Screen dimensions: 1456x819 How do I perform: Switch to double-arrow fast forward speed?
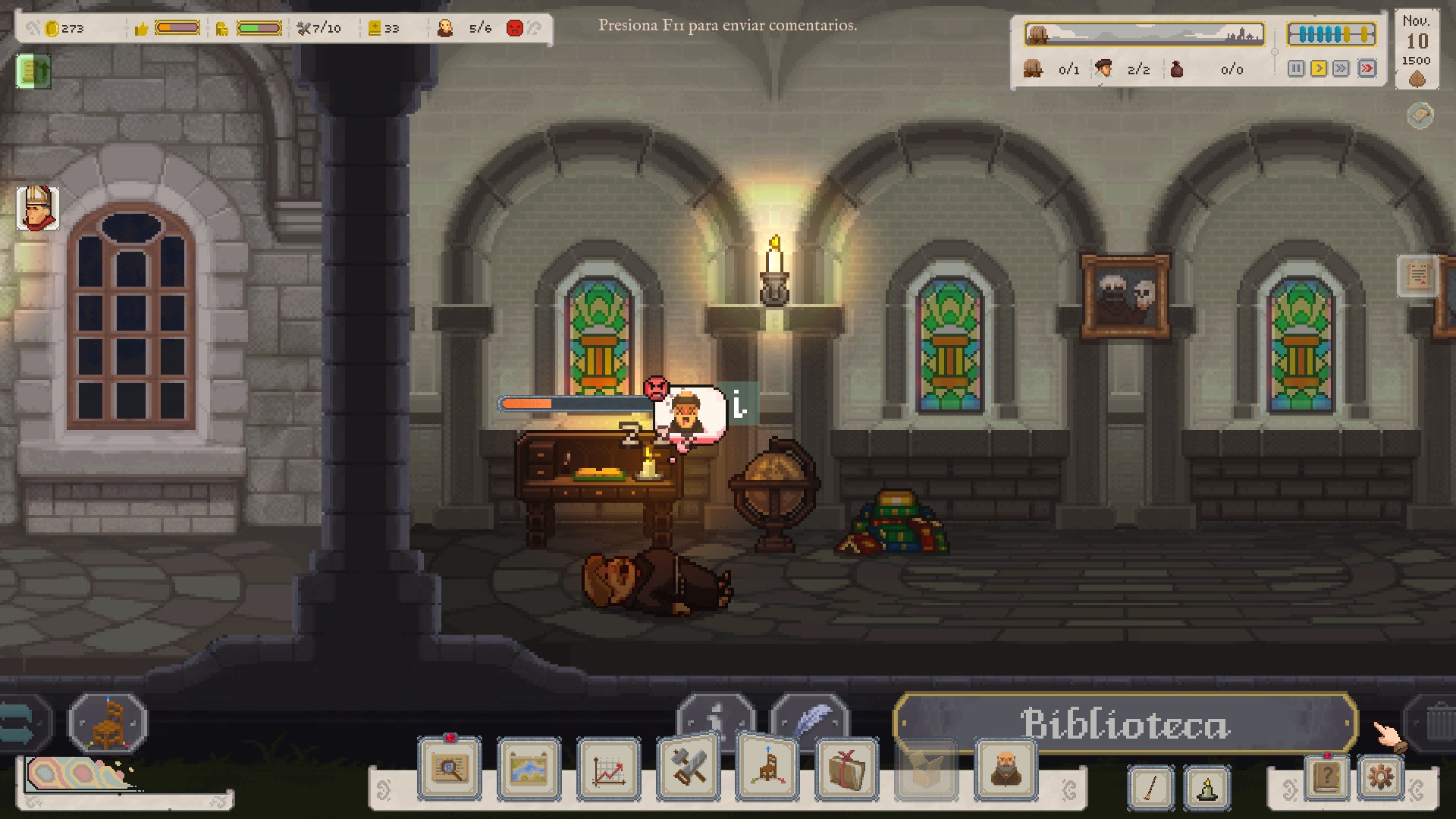pyautogui.click(x=1341, y=69)
